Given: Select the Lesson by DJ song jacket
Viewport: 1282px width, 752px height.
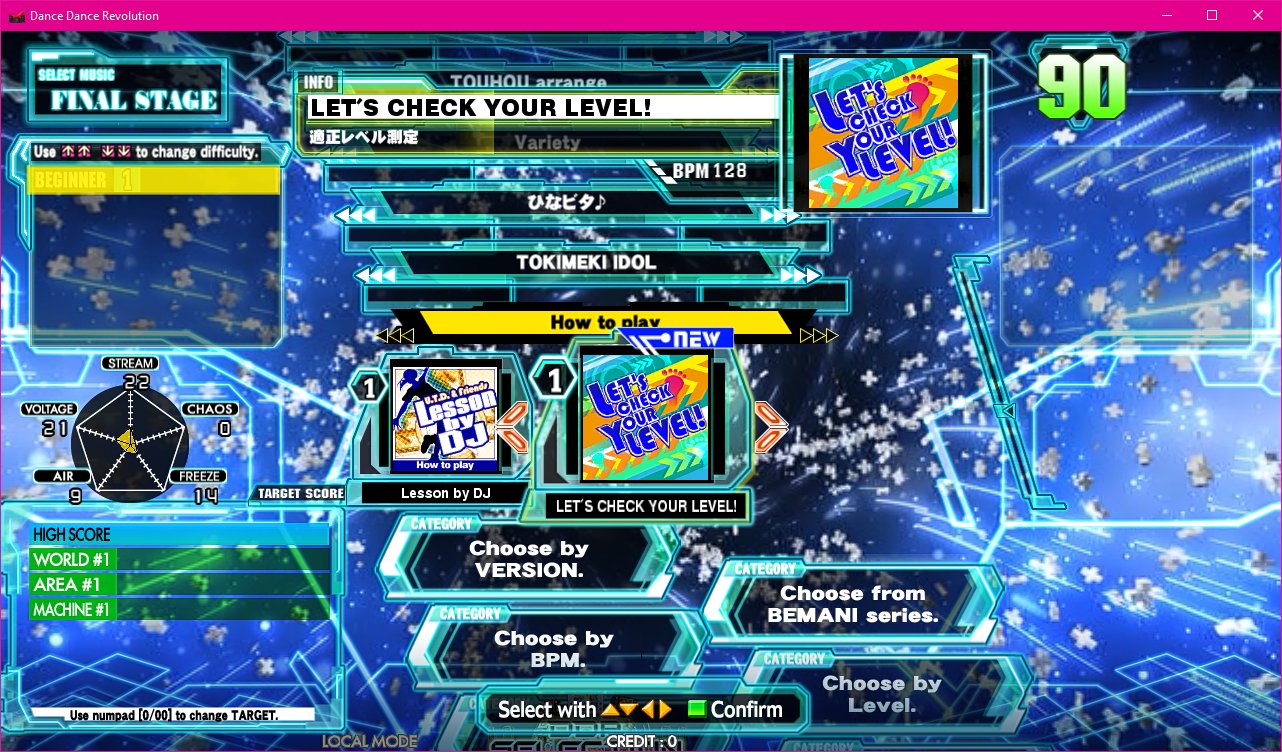Looking at the screenshot, I should [445, 416].
